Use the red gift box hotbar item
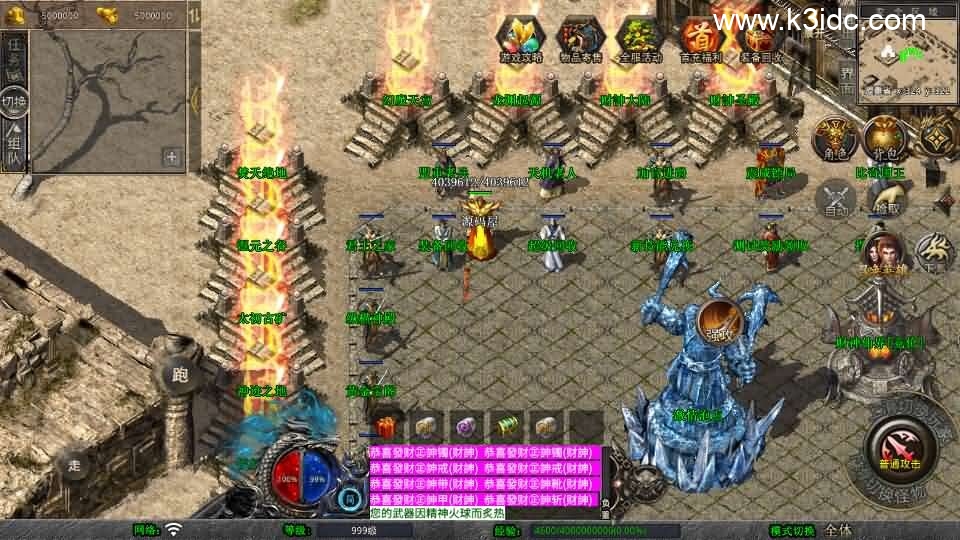Viewport: 960px width, 540px height. tap(387, 426)
